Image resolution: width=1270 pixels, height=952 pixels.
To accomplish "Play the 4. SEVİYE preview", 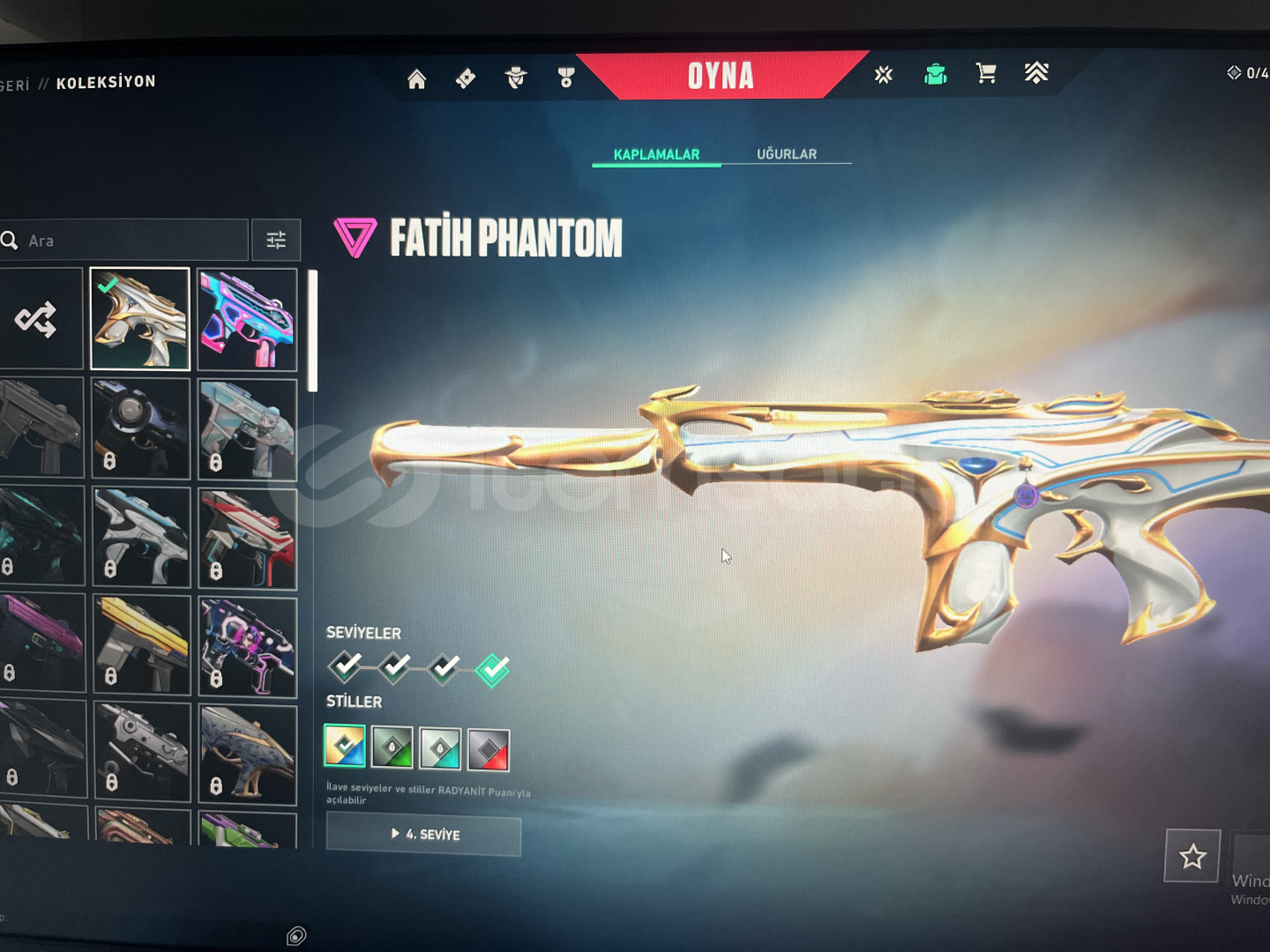I will point(424,835).
